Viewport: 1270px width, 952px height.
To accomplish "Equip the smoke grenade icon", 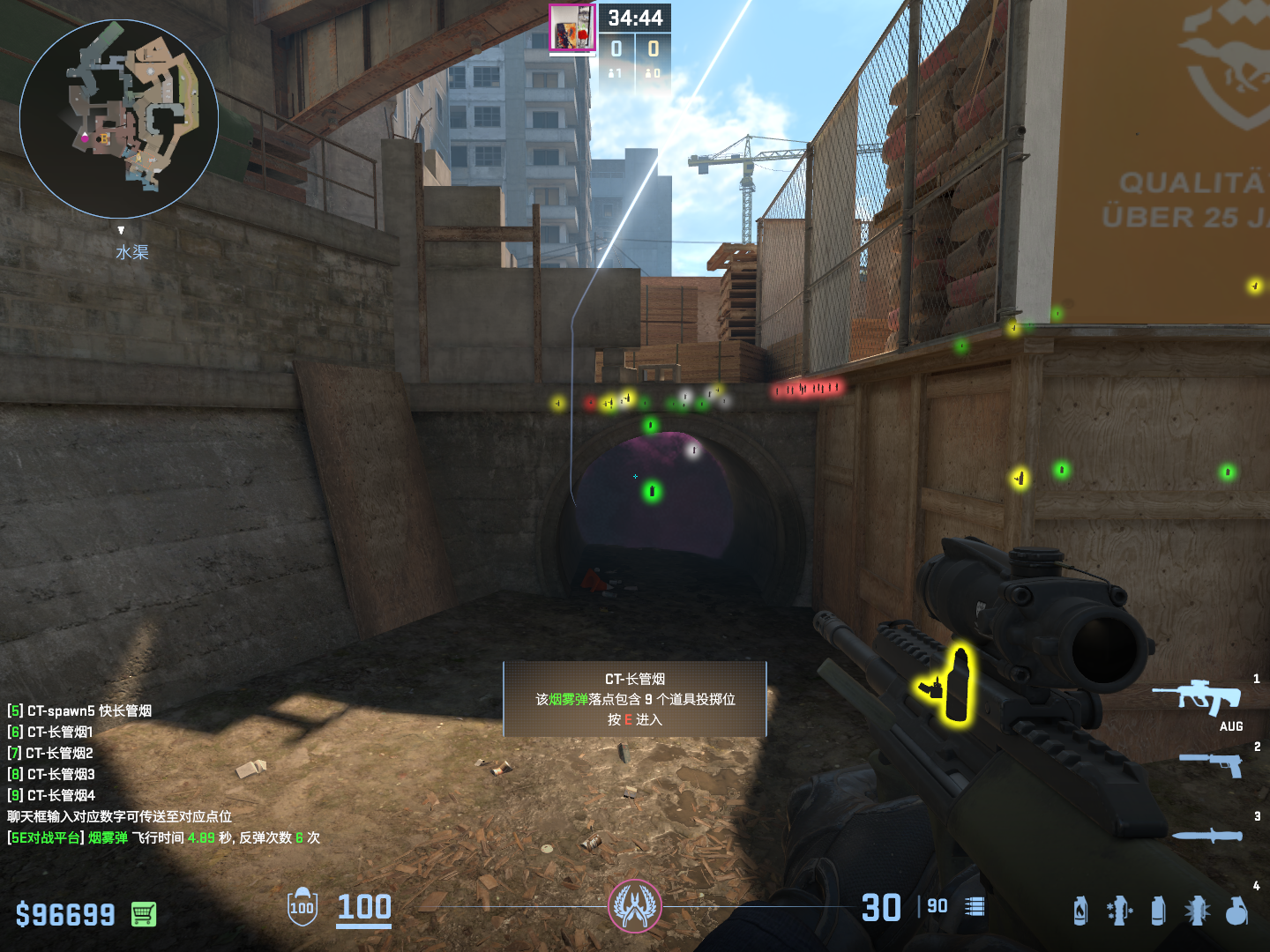I will coord(1158,911).
